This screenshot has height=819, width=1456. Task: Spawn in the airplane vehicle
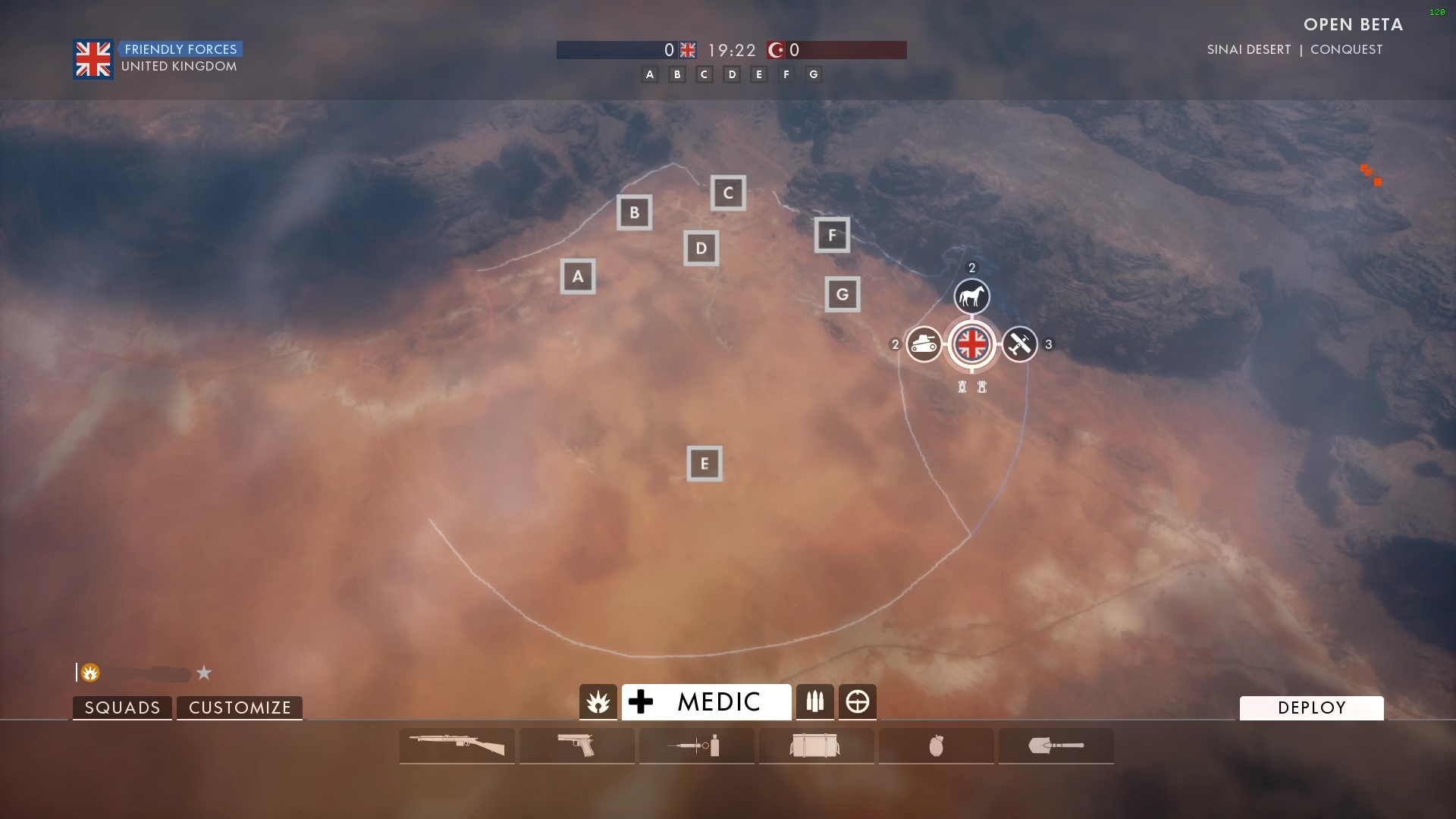(x=1019, y=344)
